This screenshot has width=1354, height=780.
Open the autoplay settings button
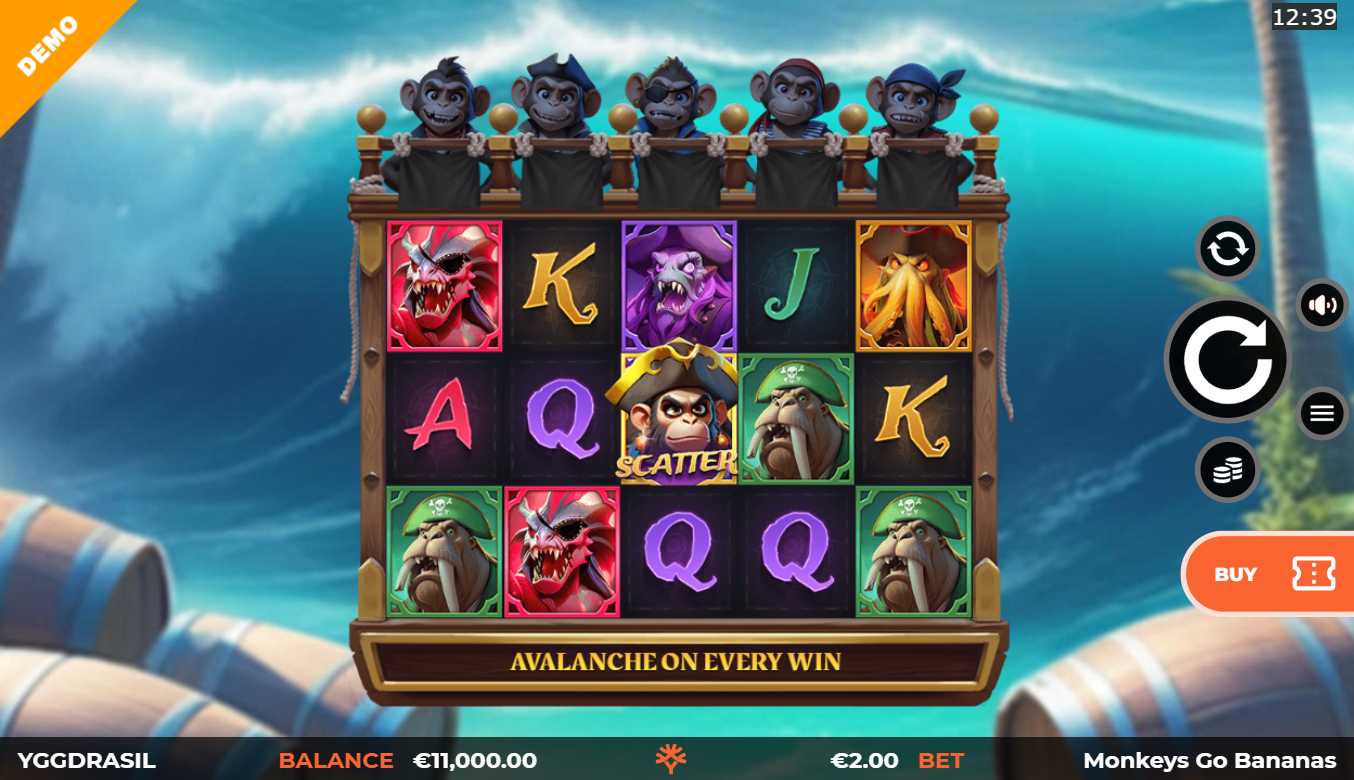click(x=1227, y=249)
